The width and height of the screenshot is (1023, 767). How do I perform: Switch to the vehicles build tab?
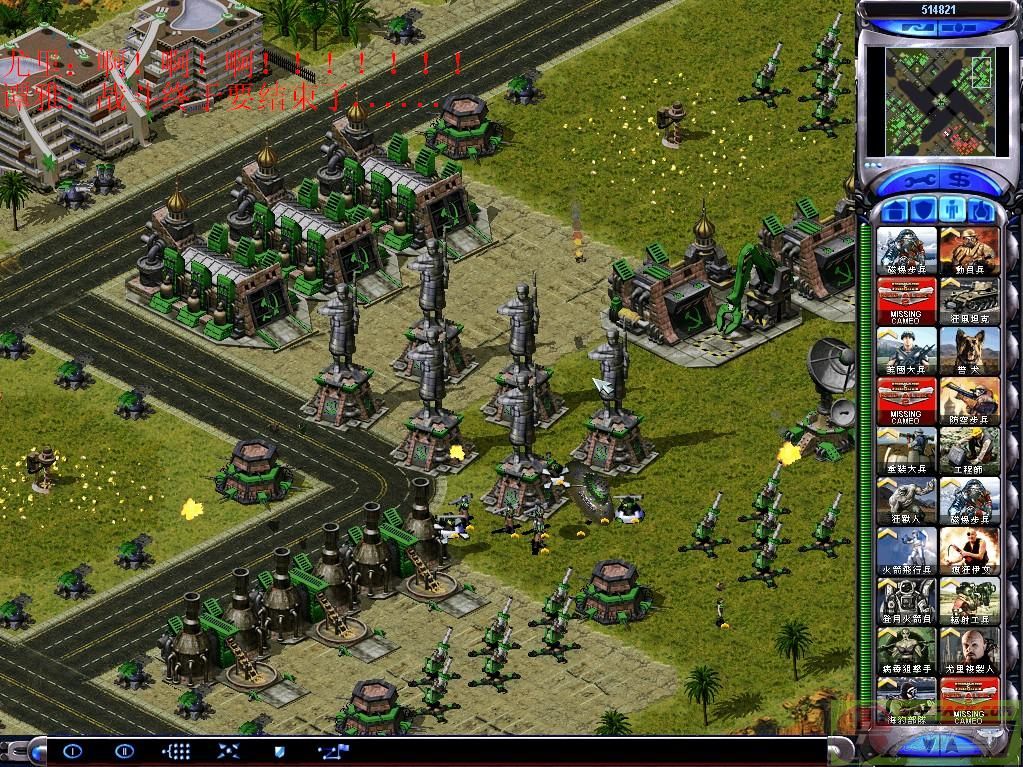tap(983, 211)
